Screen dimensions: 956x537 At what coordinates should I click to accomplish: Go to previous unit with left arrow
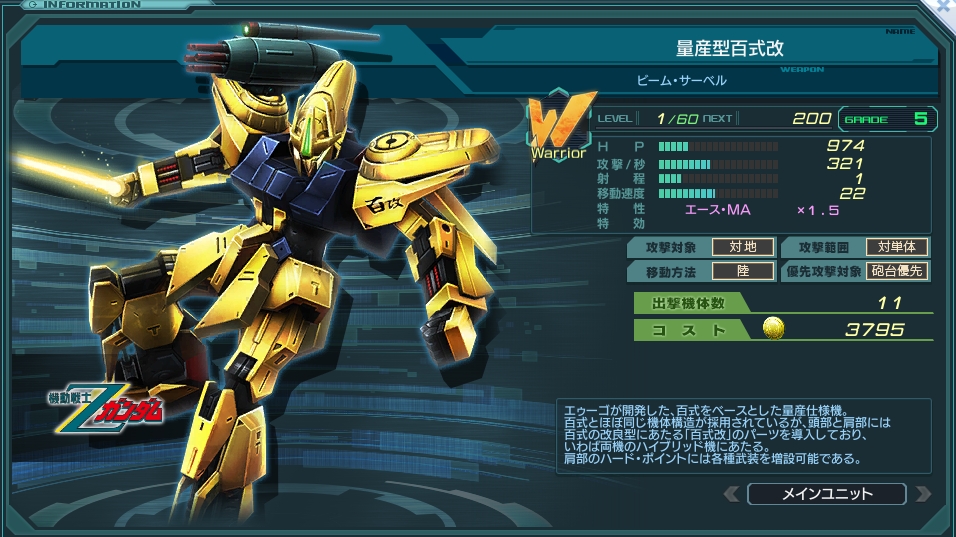coord(732,494)
